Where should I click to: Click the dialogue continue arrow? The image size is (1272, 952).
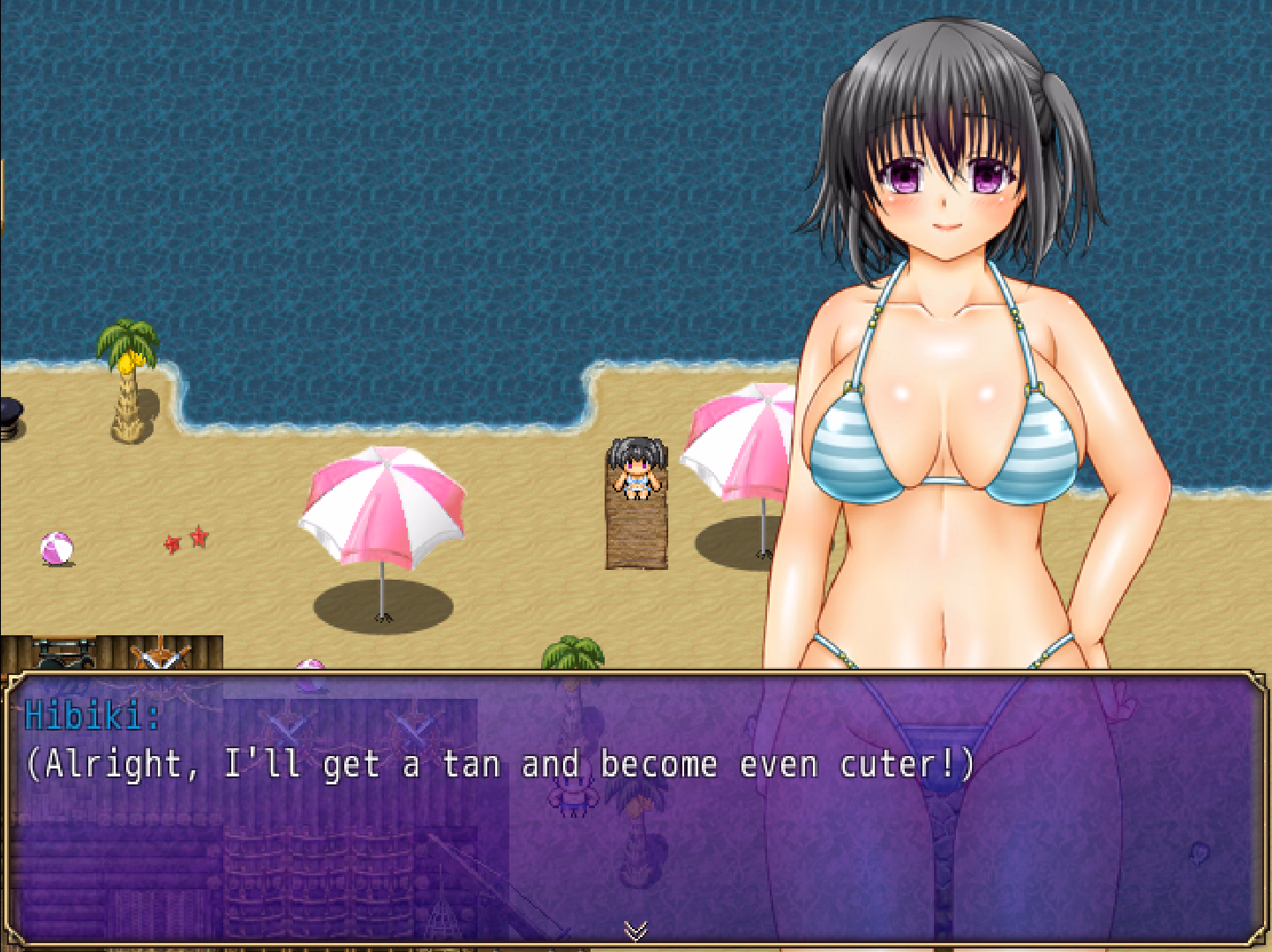[x=636, y=930]
